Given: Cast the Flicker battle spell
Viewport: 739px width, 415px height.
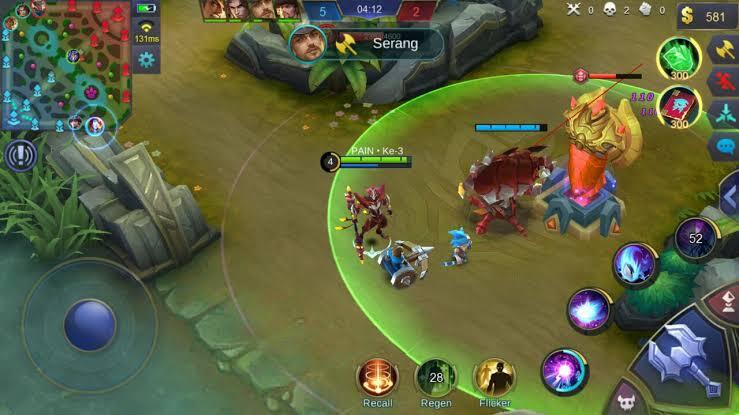Looking at the screenshot, I should (x=494, y=377).
